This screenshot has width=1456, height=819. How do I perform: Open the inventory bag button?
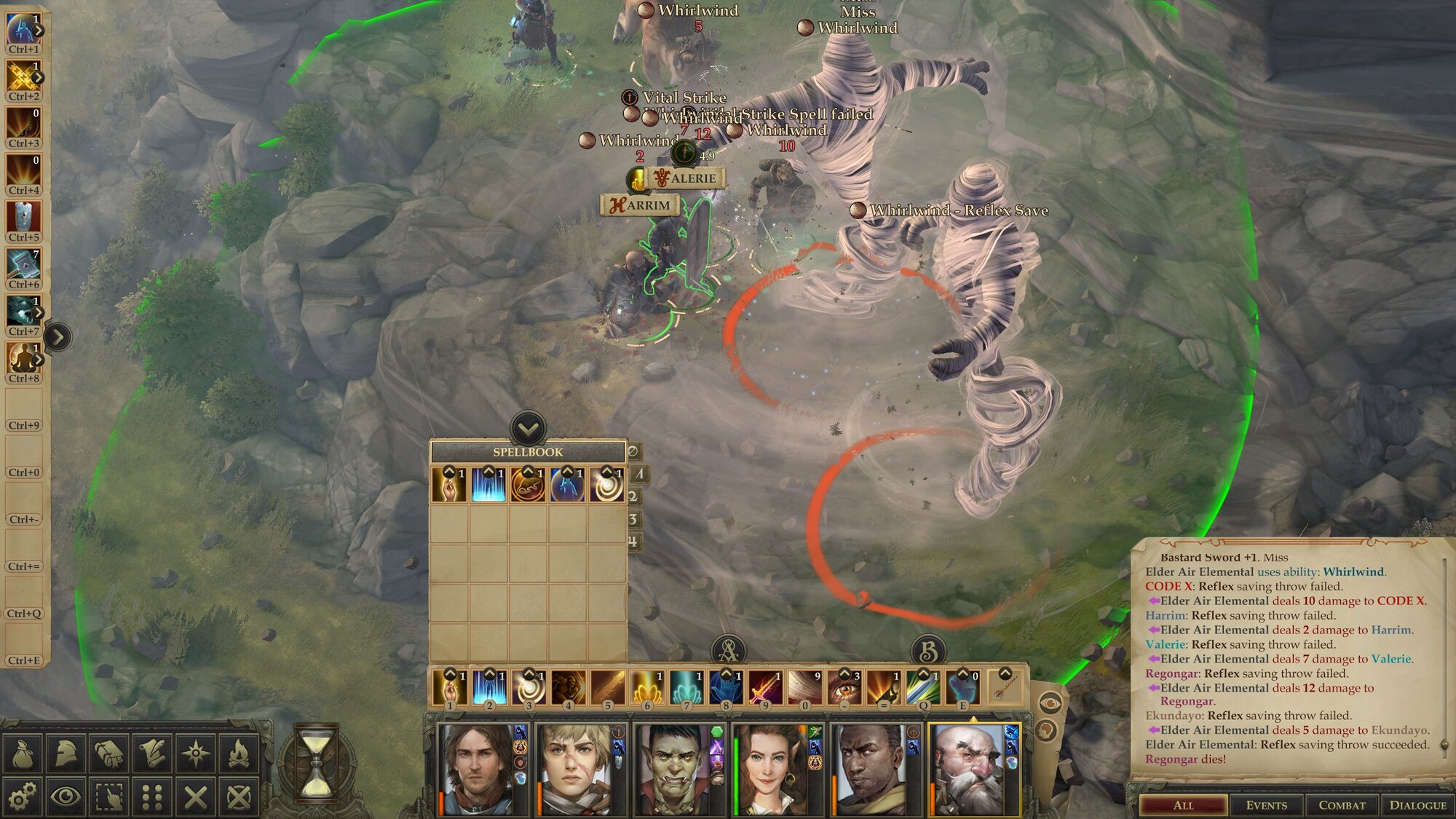pos(23,753)
